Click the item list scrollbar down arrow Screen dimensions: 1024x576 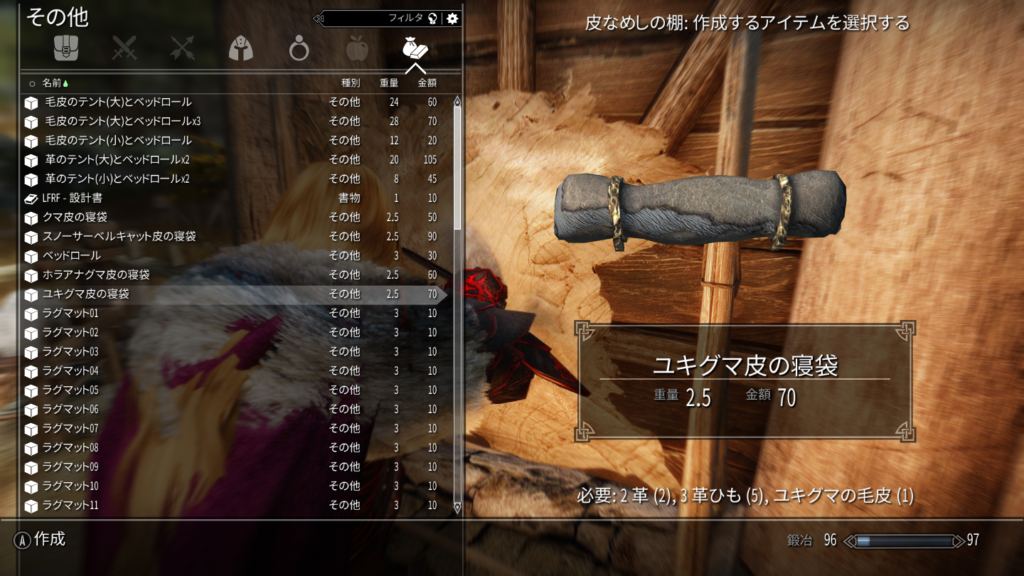pyautogui.click(x=458, y=508)
